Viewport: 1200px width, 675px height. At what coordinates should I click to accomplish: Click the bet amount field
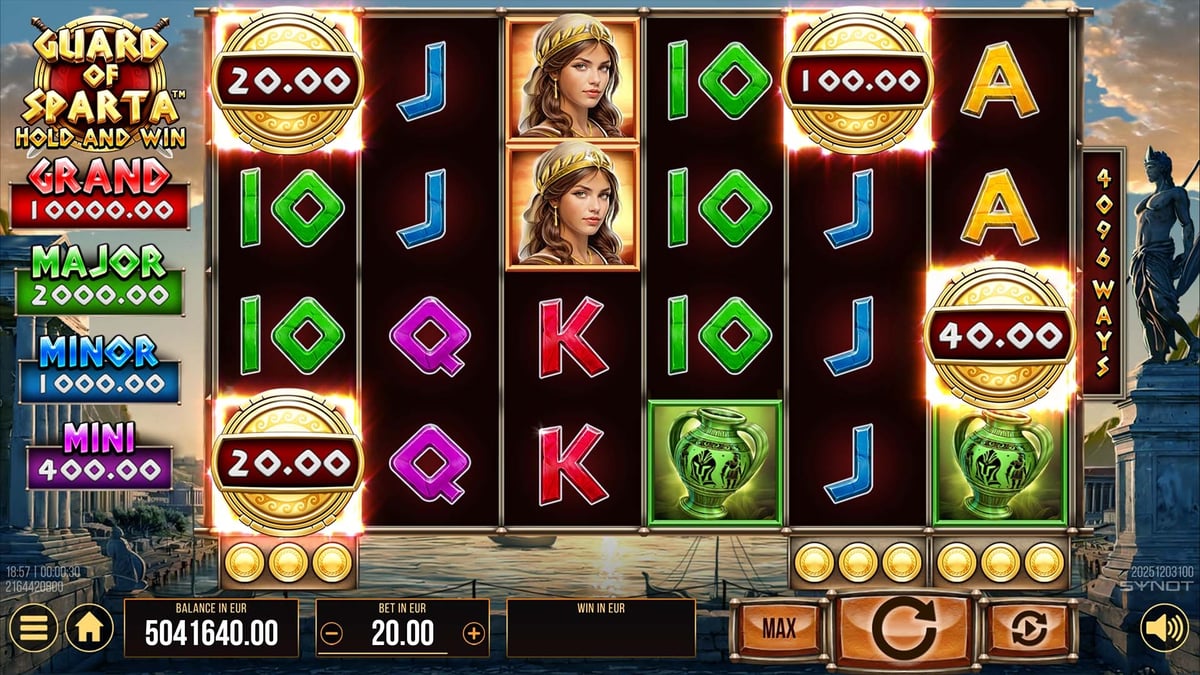click(403, 633)
